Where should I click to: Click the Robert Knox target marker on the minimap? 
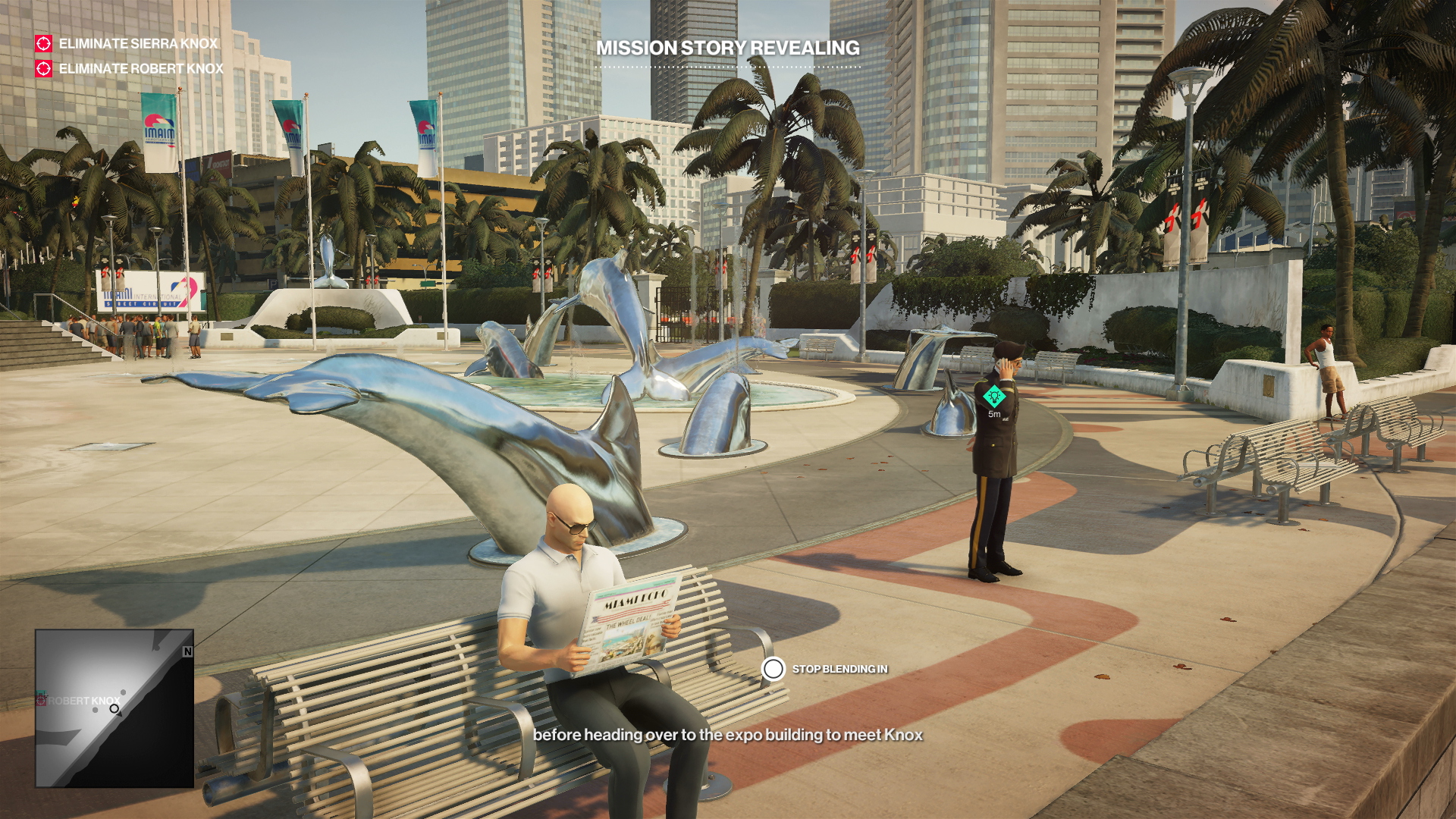[x=41, y=701]
